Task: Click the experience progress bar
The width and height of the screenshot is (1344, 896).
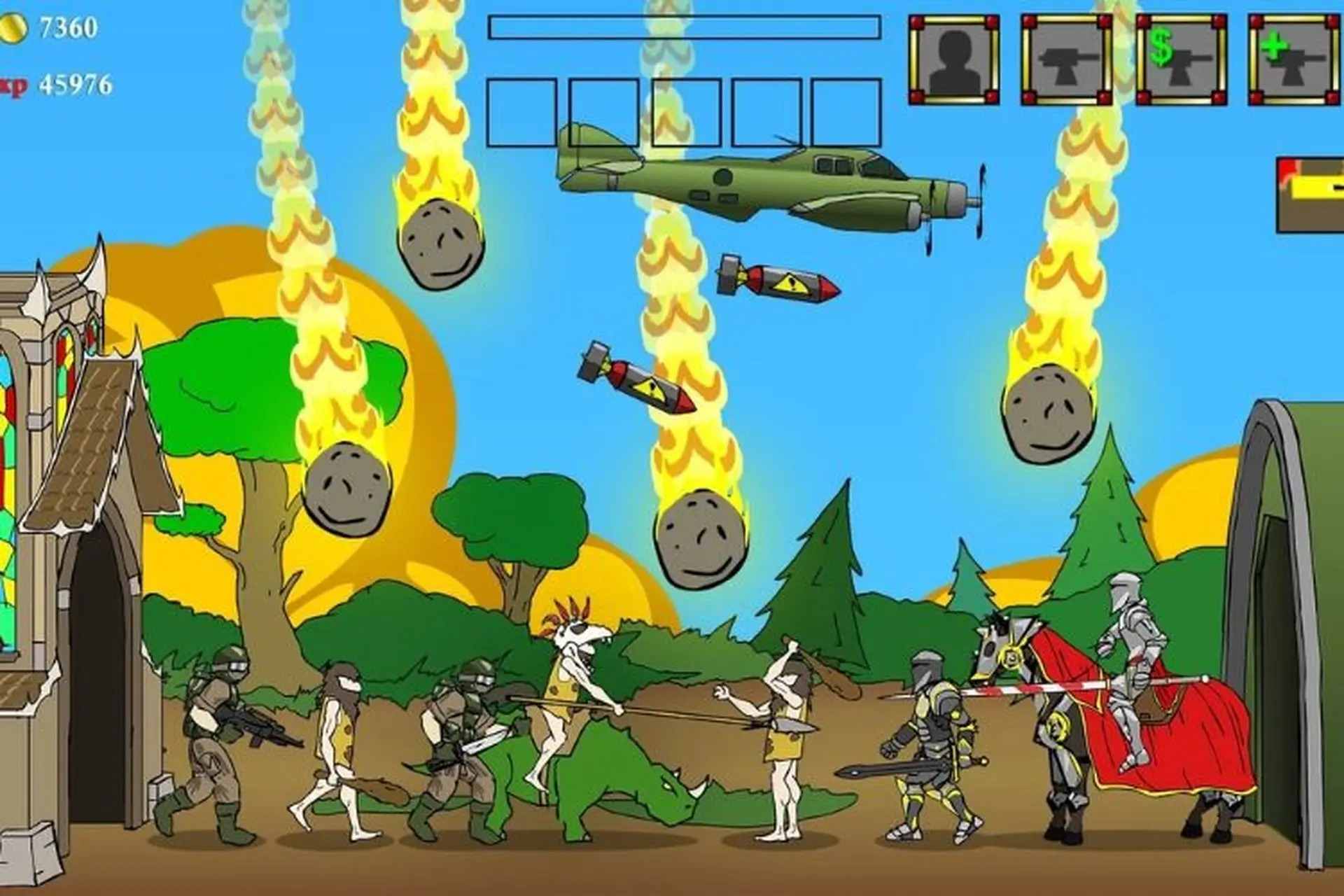Action: (686, 27)
